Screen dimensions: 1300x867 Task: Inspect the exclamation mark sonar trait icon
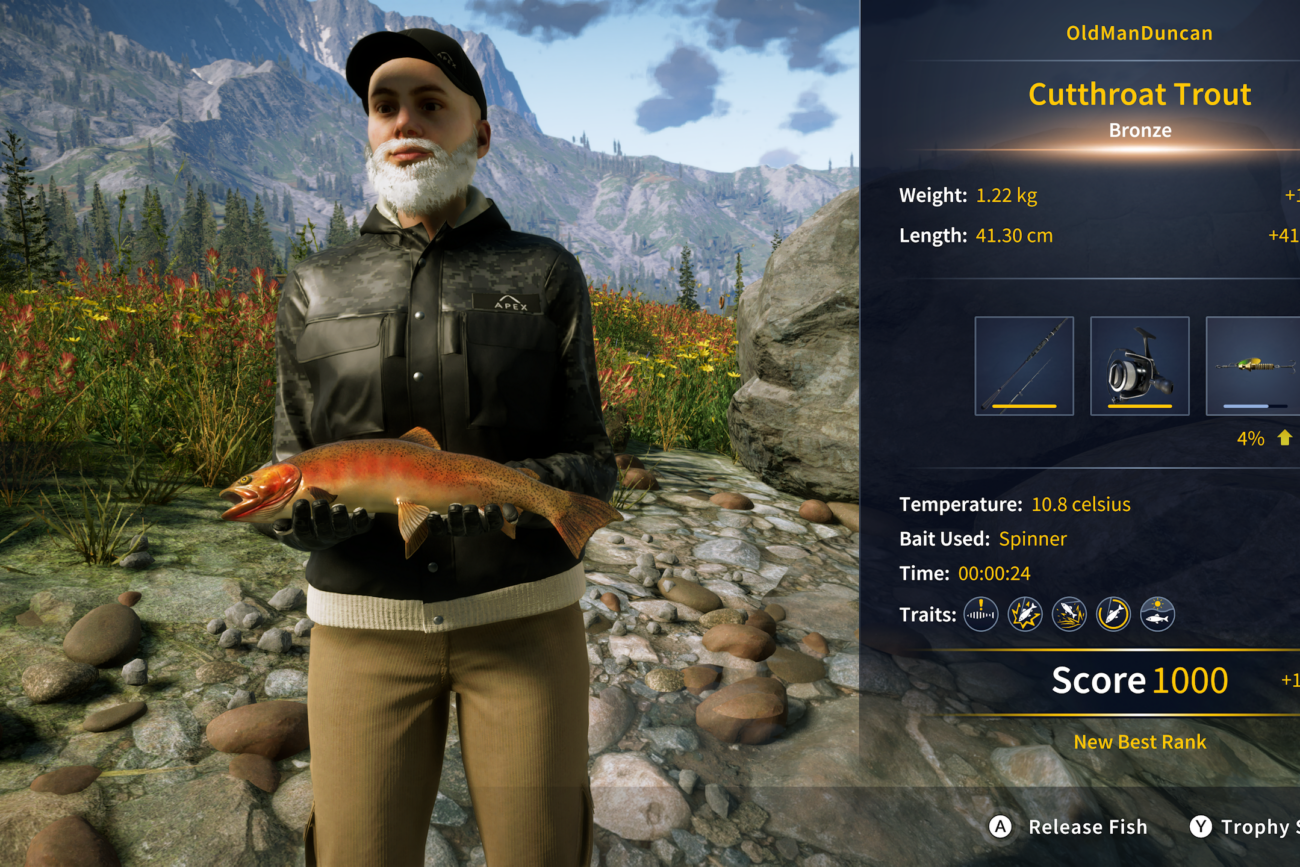(980, 614)
